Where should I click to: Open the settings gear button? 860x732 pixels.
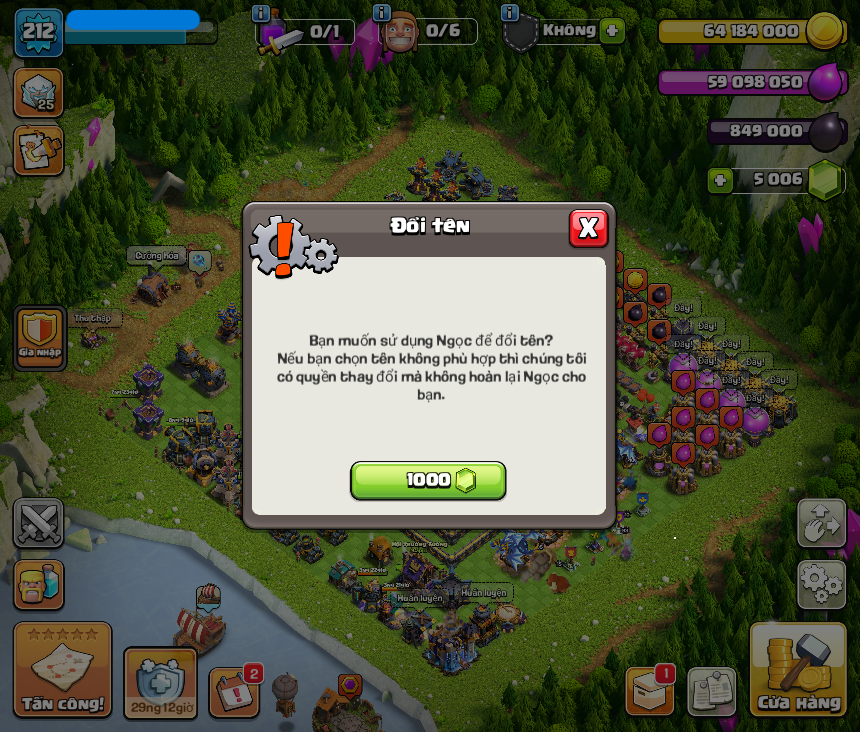click(821, 584)
